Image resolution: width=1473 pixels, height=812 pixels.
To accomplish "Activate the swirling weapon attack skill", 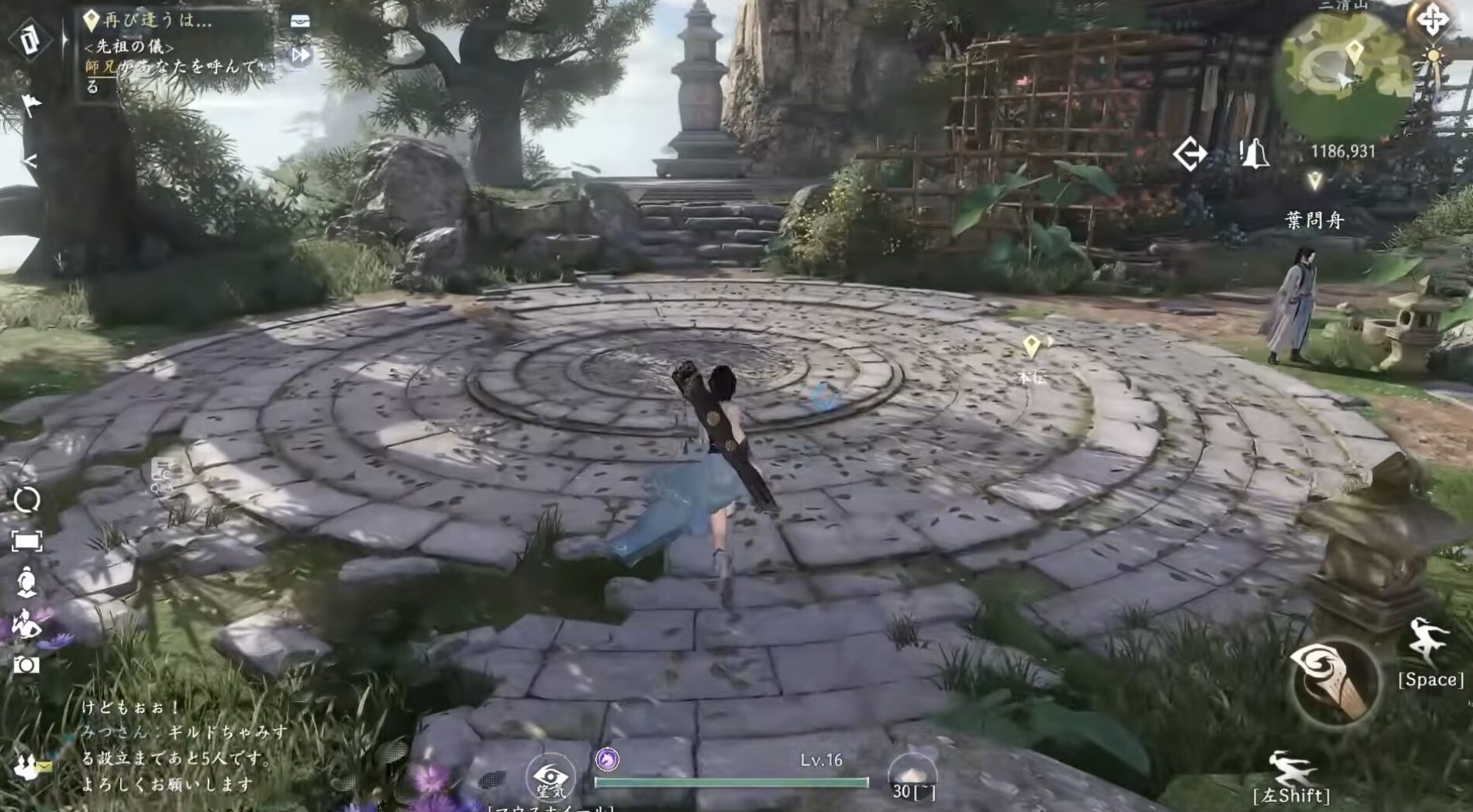I will pyautogui.click(x=1333, y=682).
